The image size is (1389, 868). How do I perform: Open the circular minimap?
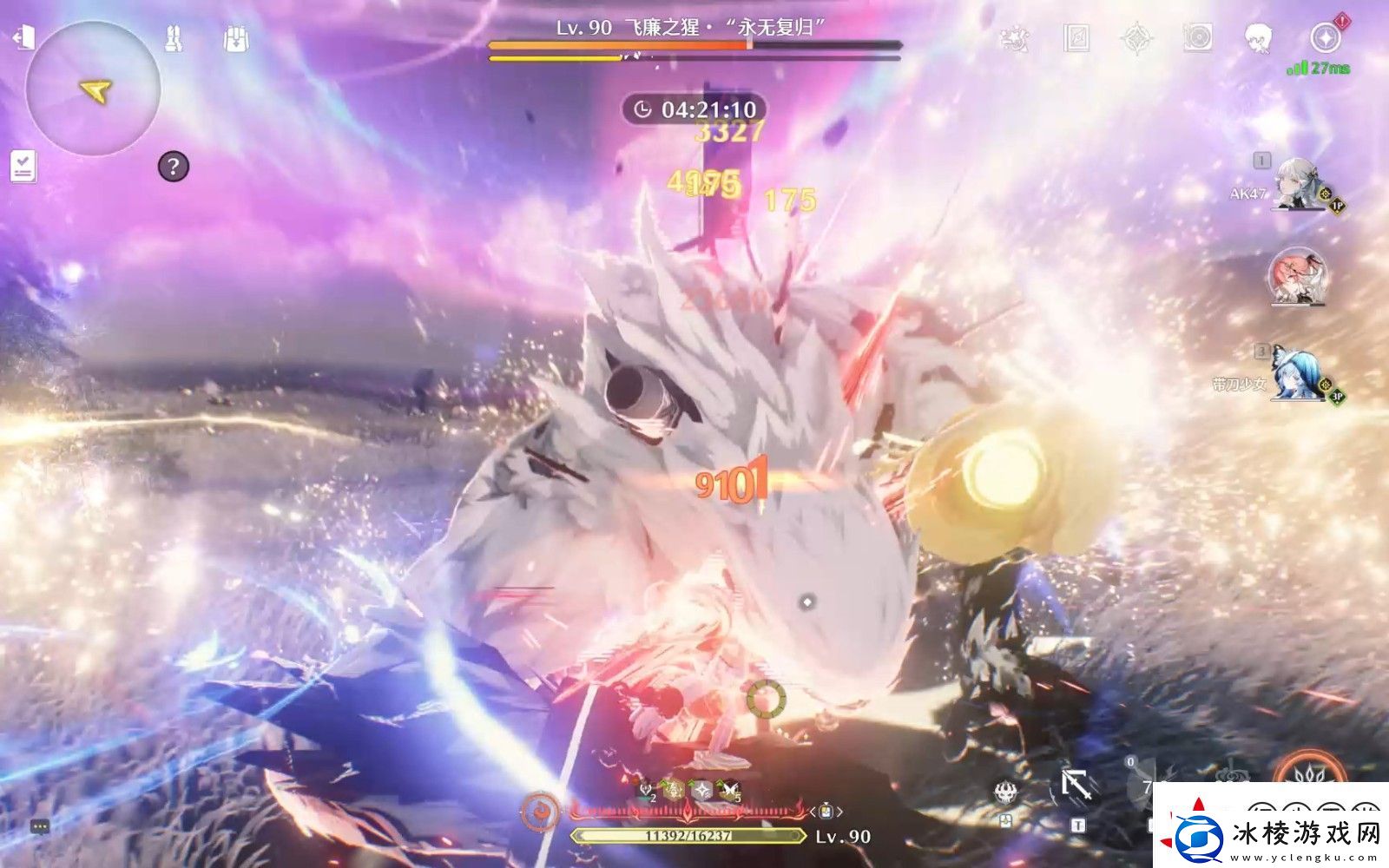click(93, 89)
